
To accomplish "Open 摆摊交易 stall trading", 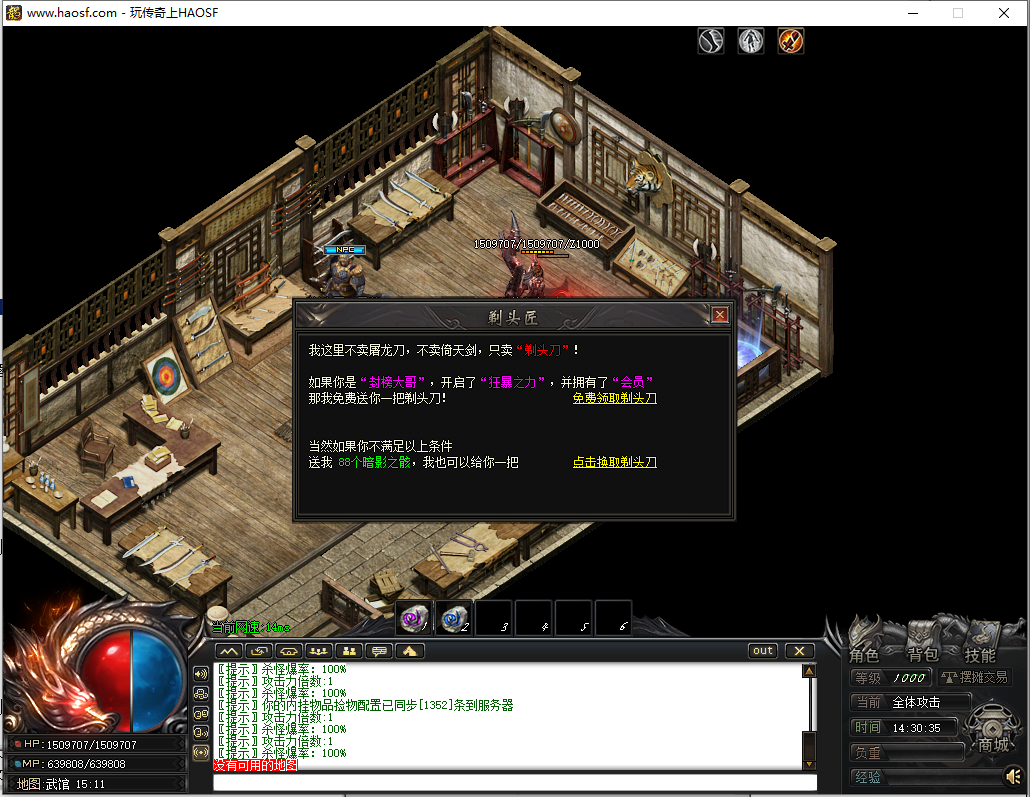I will [x=974, y=677].
